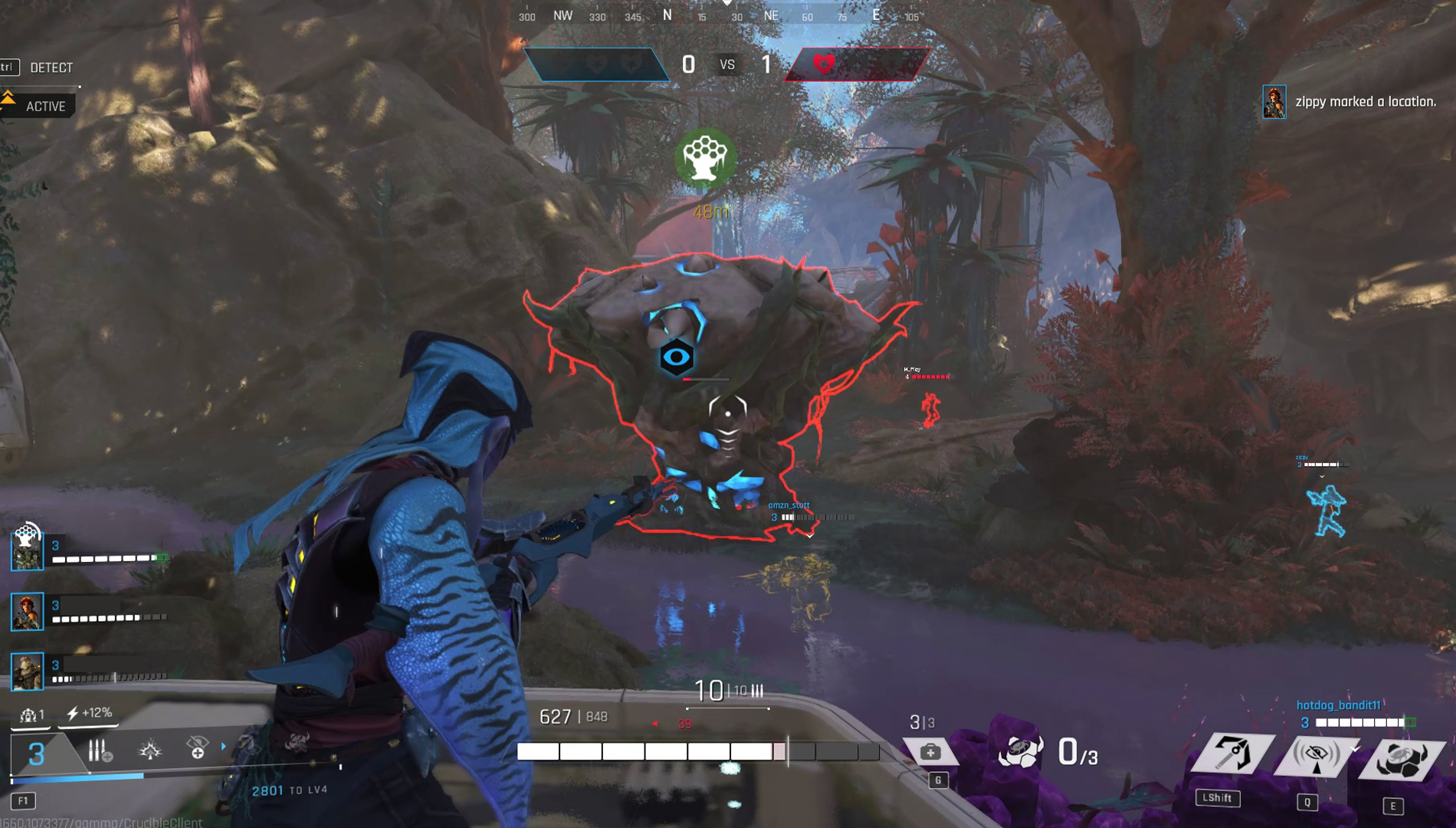This screenshot has height=828, width=1456.
Task: Activate the grappling hook ability
Action: pyautogui.click(x=1233, y=754)
